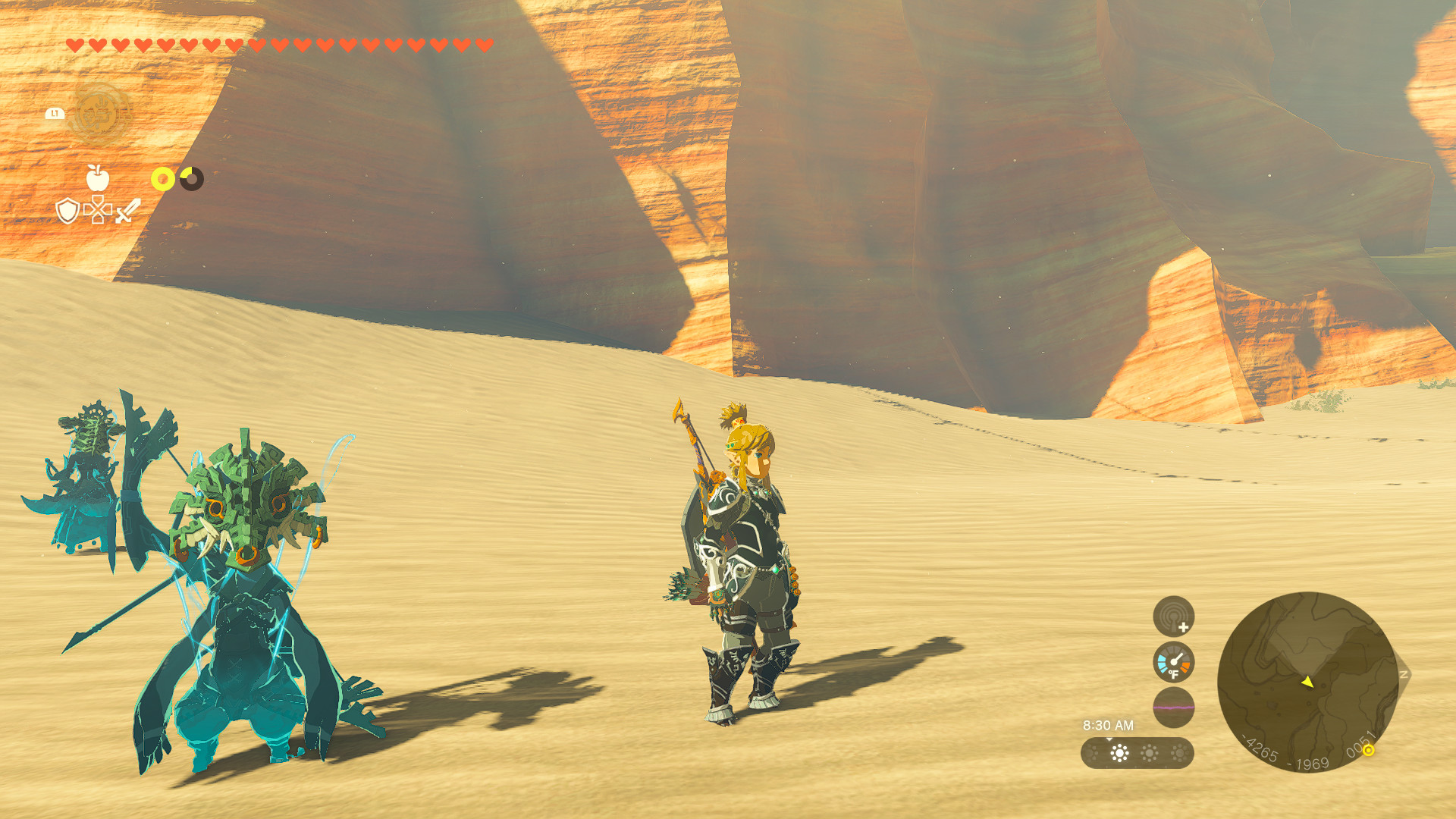Click the shield icon in the d-pad cluster
1456x819 pixels.
click(68, 212)
